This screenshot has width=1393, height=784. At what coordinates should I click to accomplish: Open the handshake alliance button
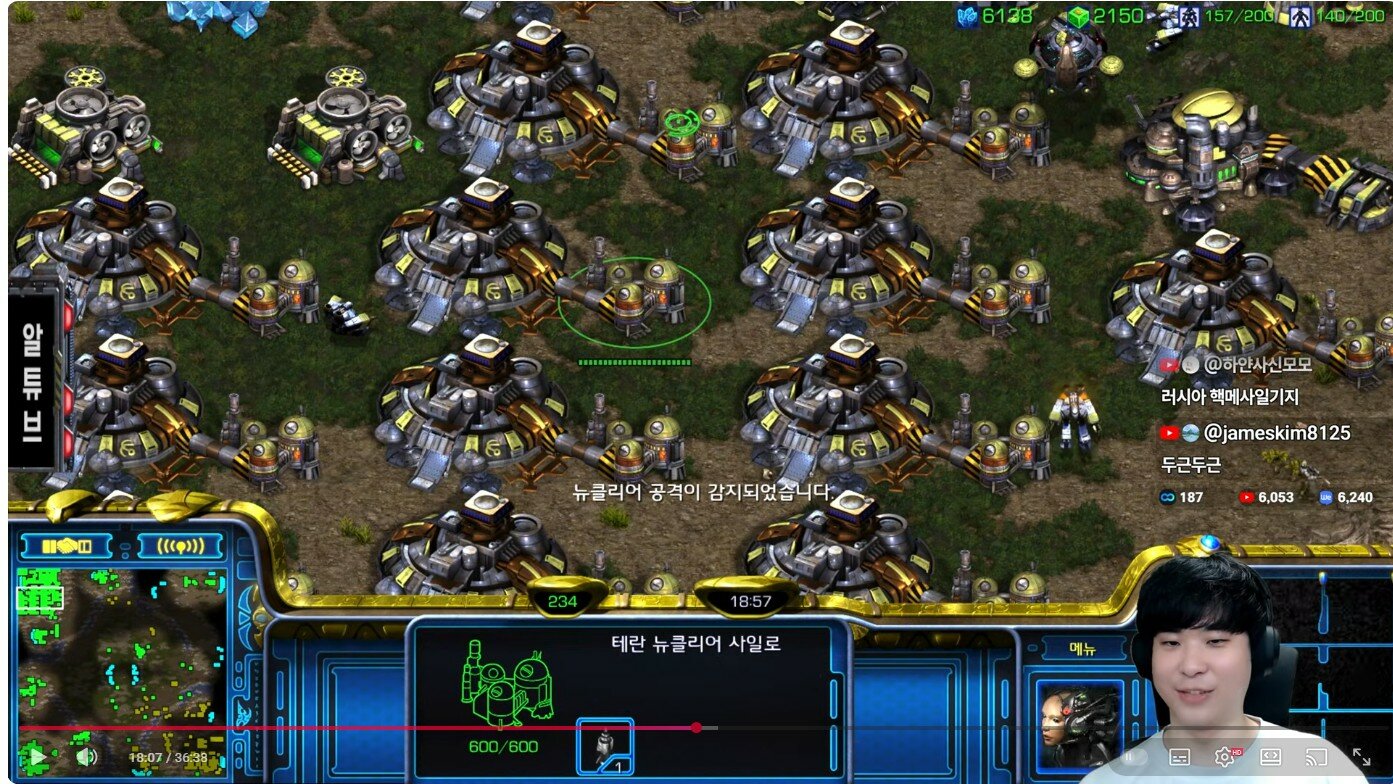(69, 546)
